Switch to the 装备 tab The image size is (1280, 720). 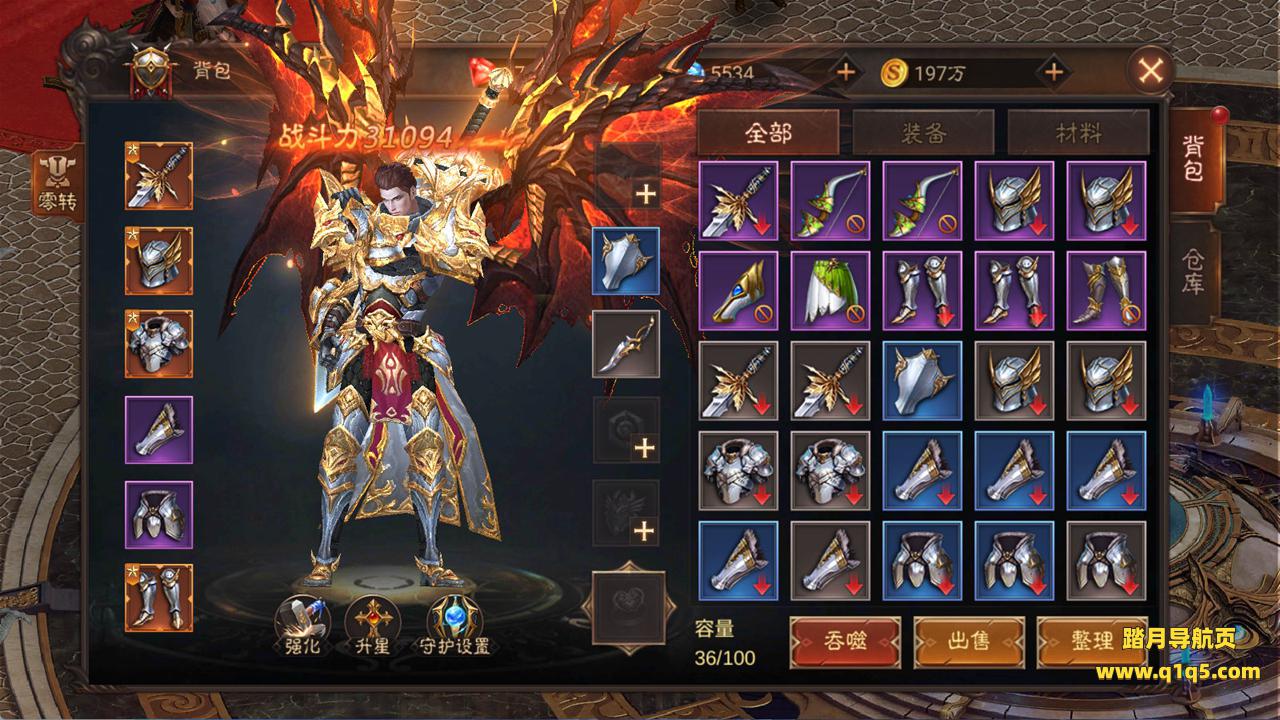(922, 133)
